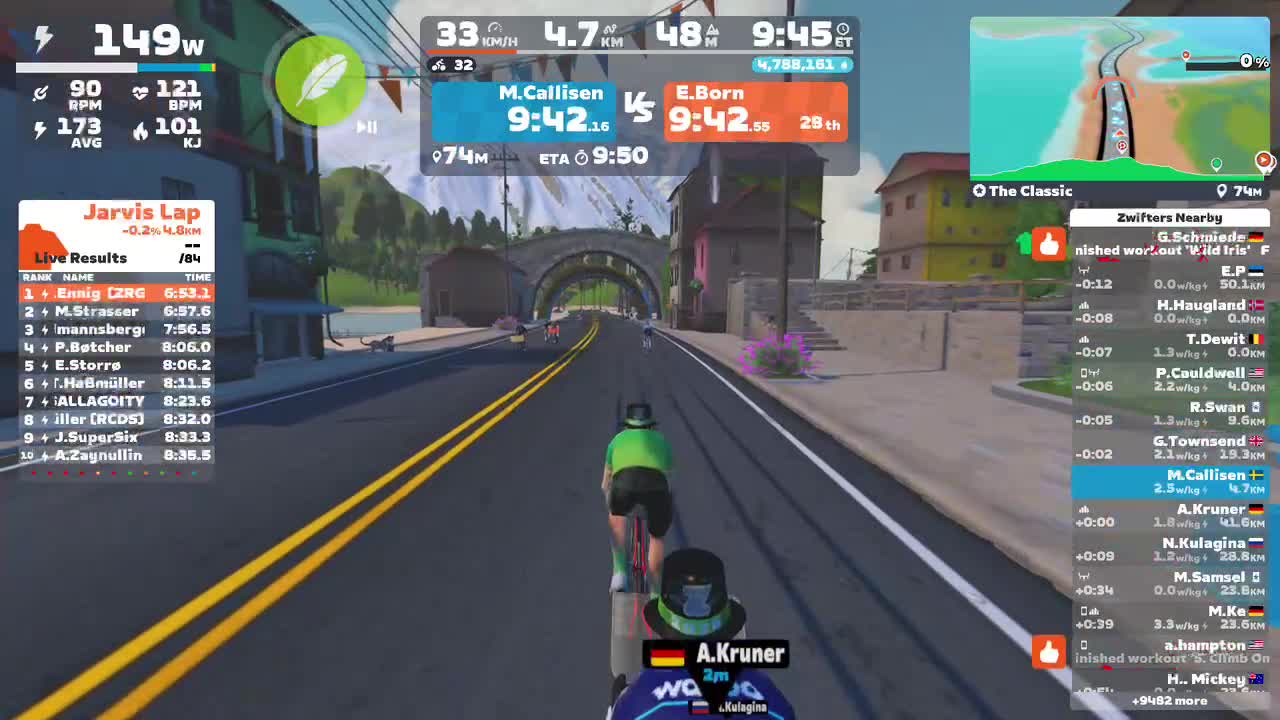Image resolution: width=1280 pixels, height=720 pixels.
Task: Select M.Callisen's highlighted row in Zwifters Nearby
Action: pos(1170,481)
